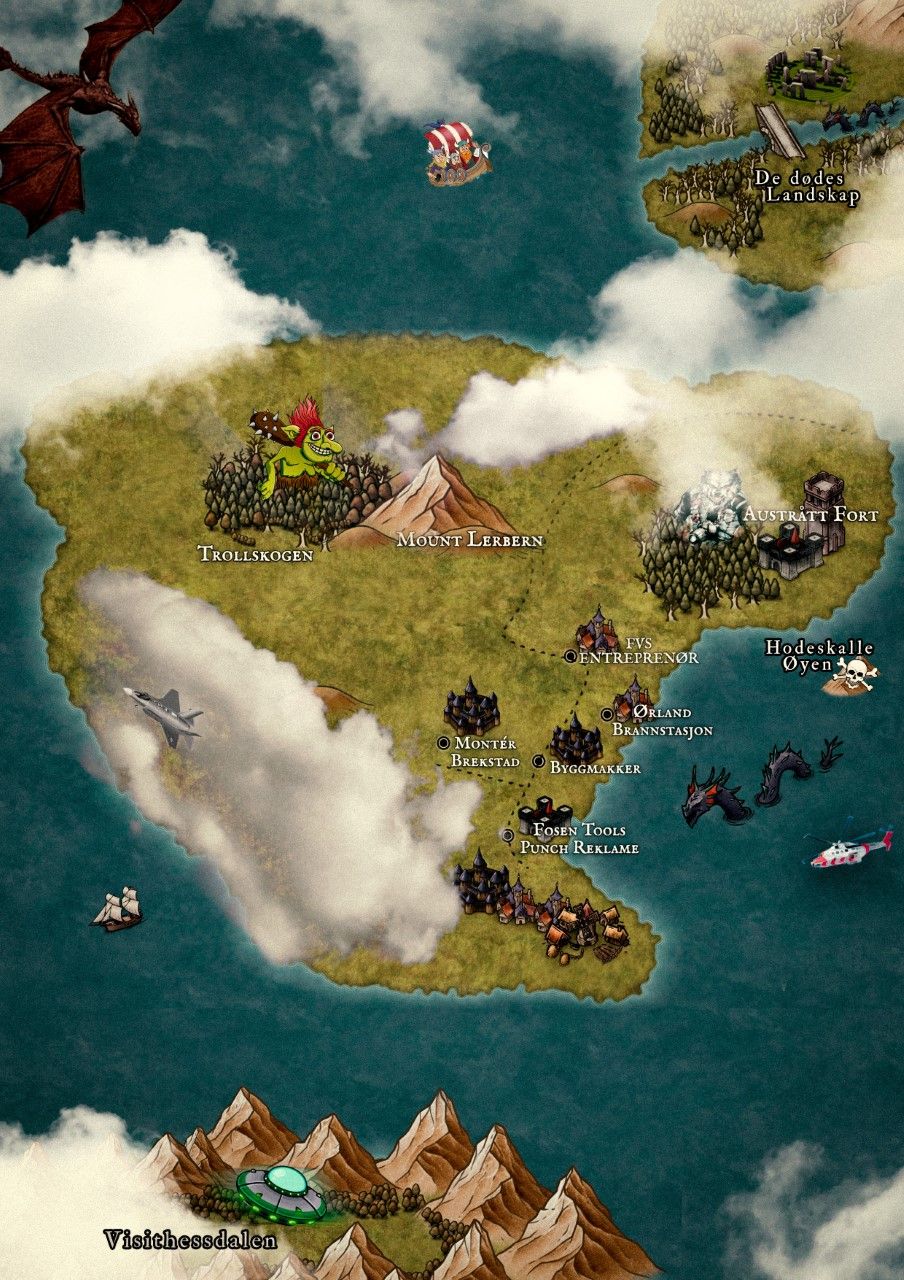This screenshot has height=1280, width=904.
Task: Select the Trollskogen map label
Action: [x=255, y=553]
